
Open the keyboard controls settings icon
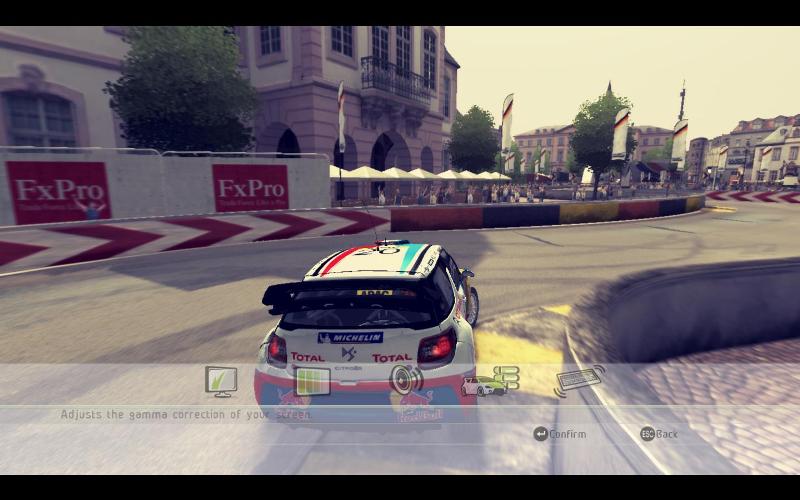point(580,380)
